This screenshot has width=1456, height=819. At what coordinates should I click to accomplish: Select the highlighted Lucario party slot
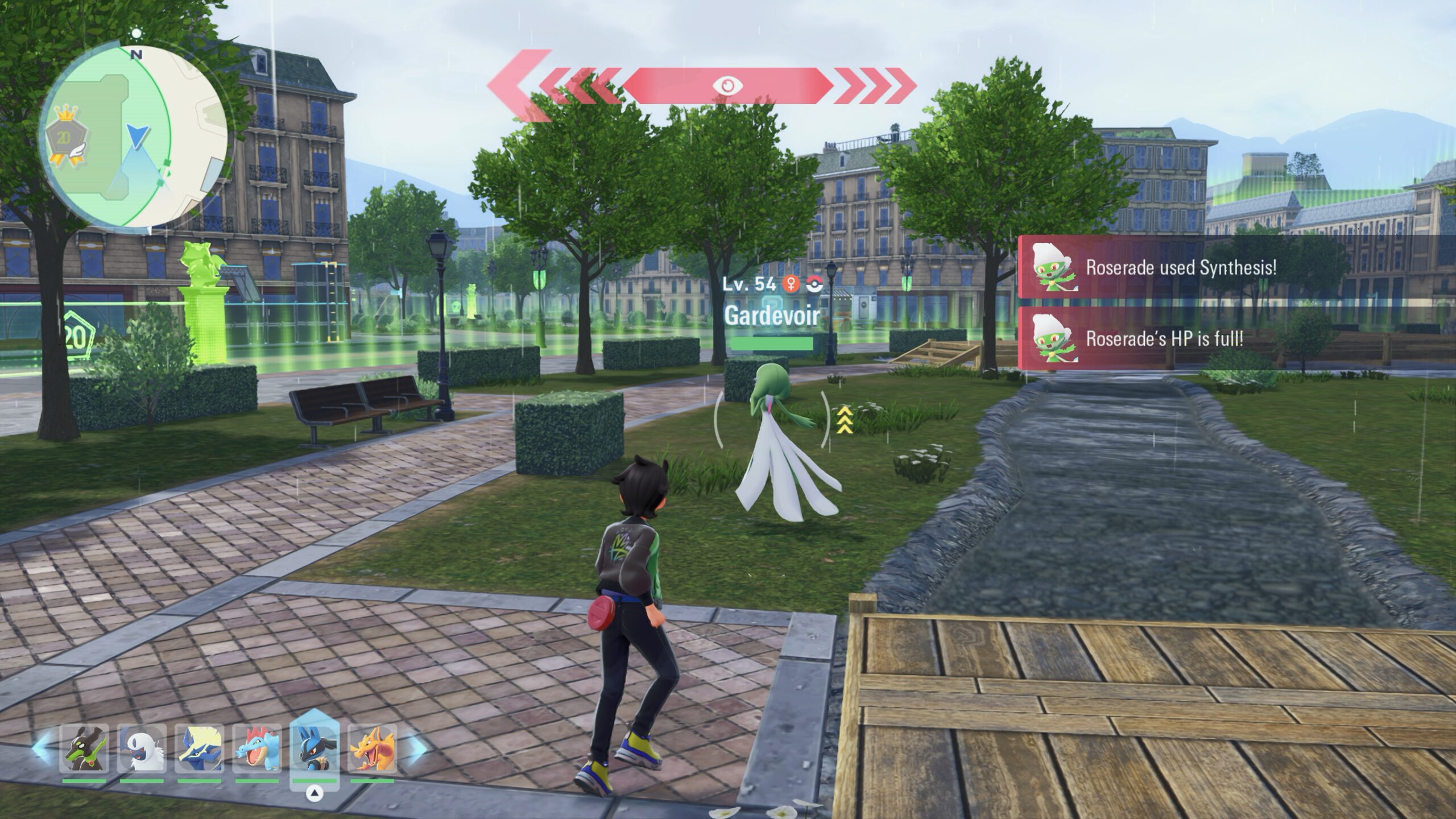coord(315,749)
